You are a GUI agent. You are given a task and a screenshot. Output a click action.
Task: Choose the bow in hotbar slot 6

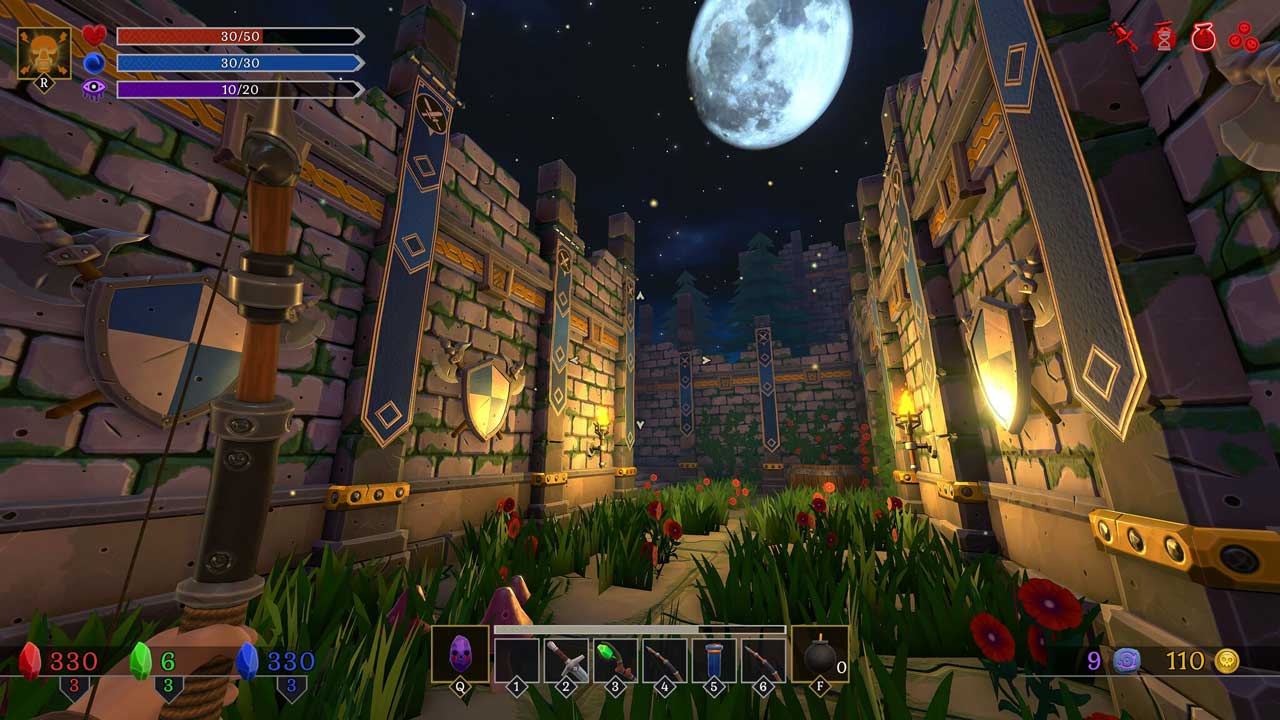(x=763, y=660)
